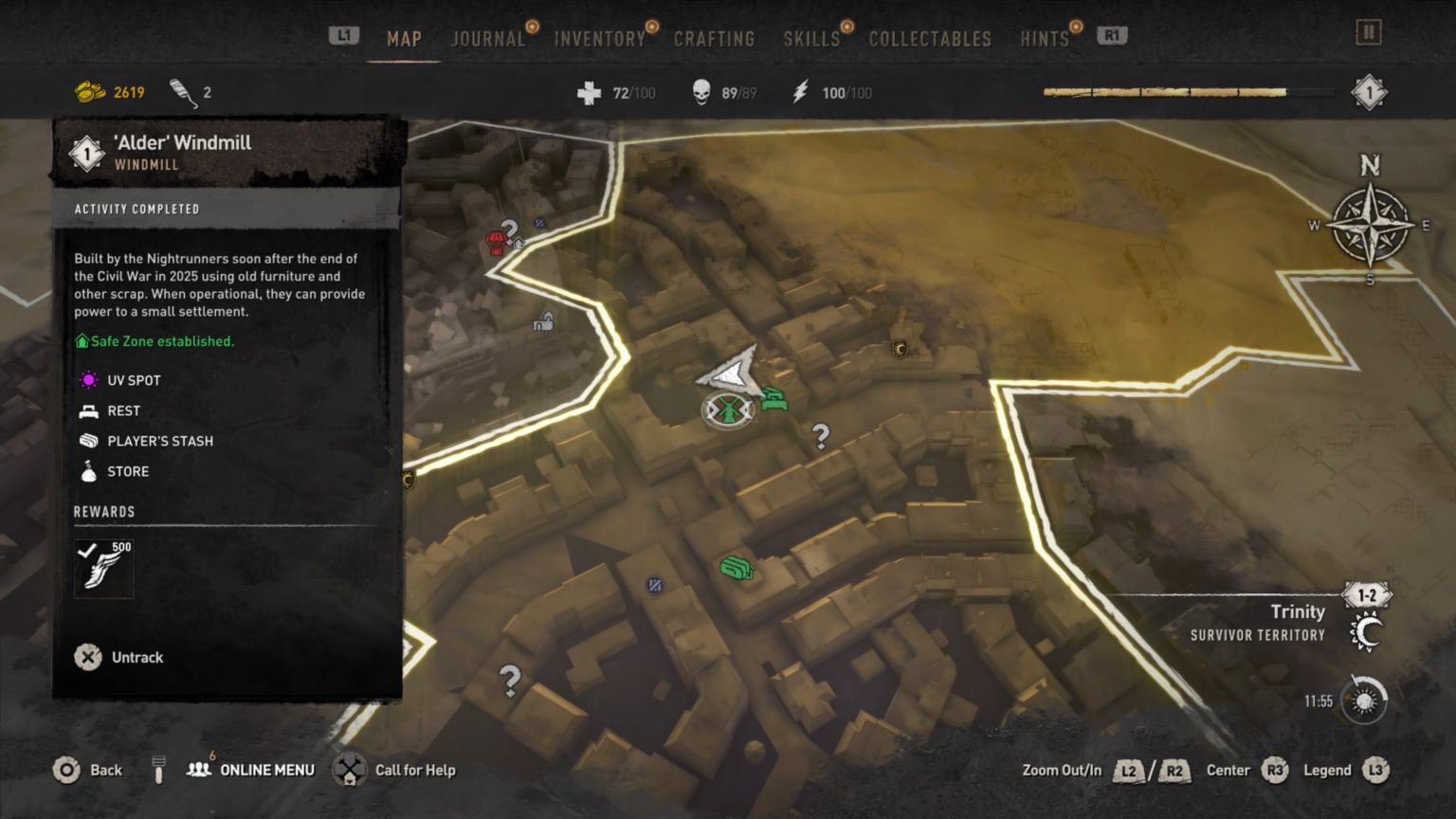
Task: Switch to the Inventory tab
Action: click(x=600, y=39)
